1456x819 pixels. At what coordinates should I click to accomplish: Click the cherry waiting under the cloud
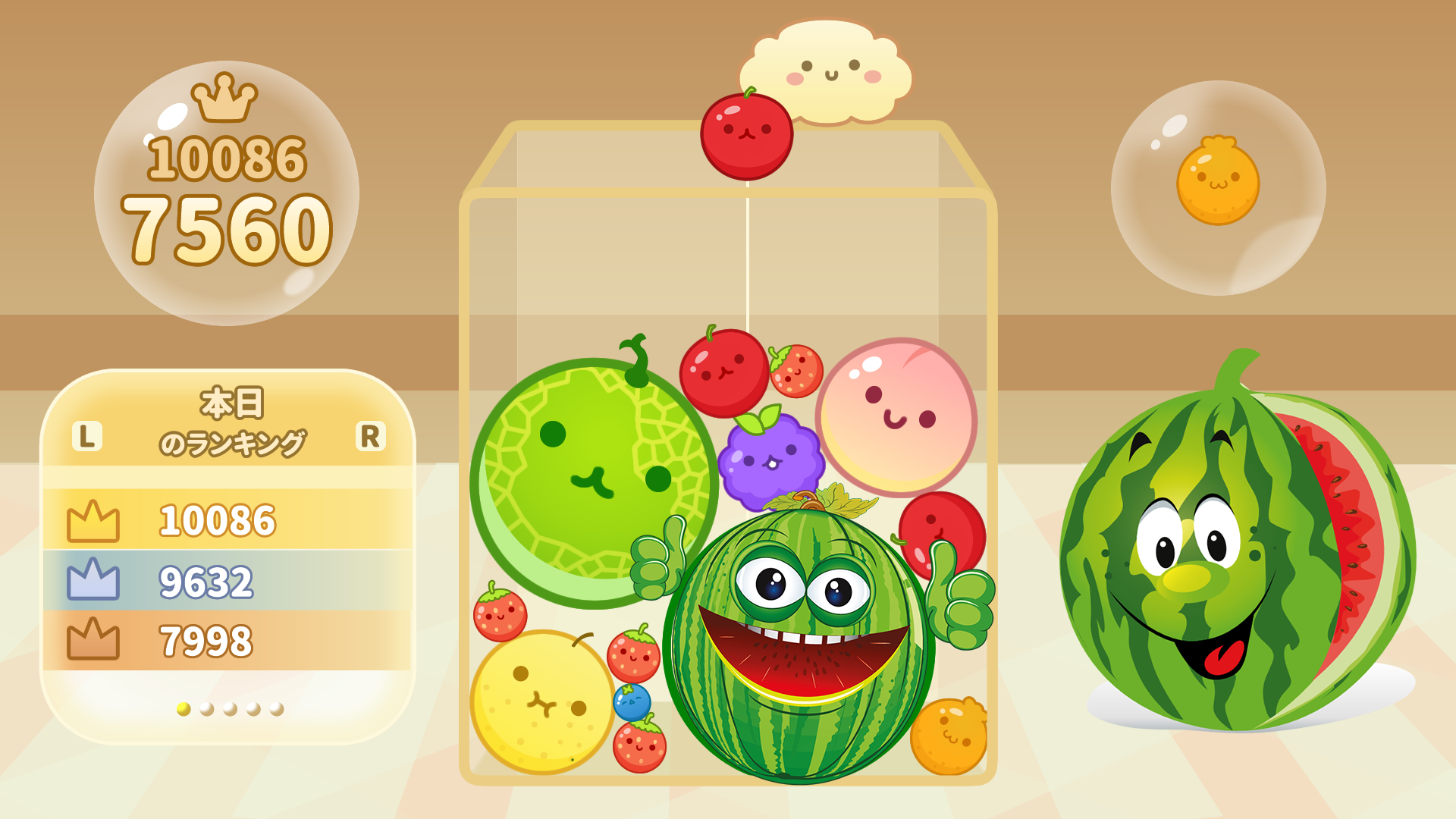coord(747,136)
